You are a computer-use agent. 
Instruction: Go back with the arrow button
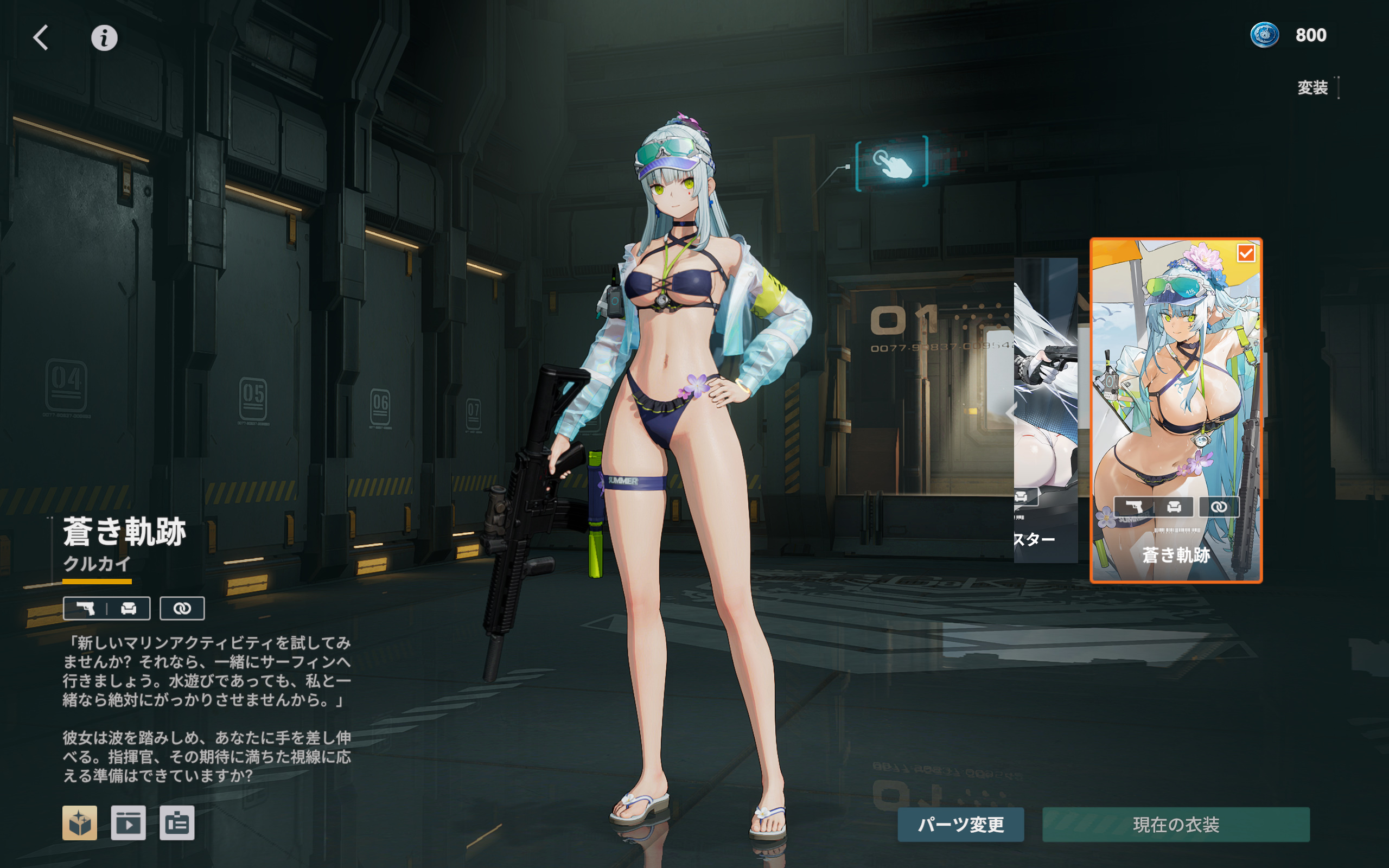click(41, 38)
